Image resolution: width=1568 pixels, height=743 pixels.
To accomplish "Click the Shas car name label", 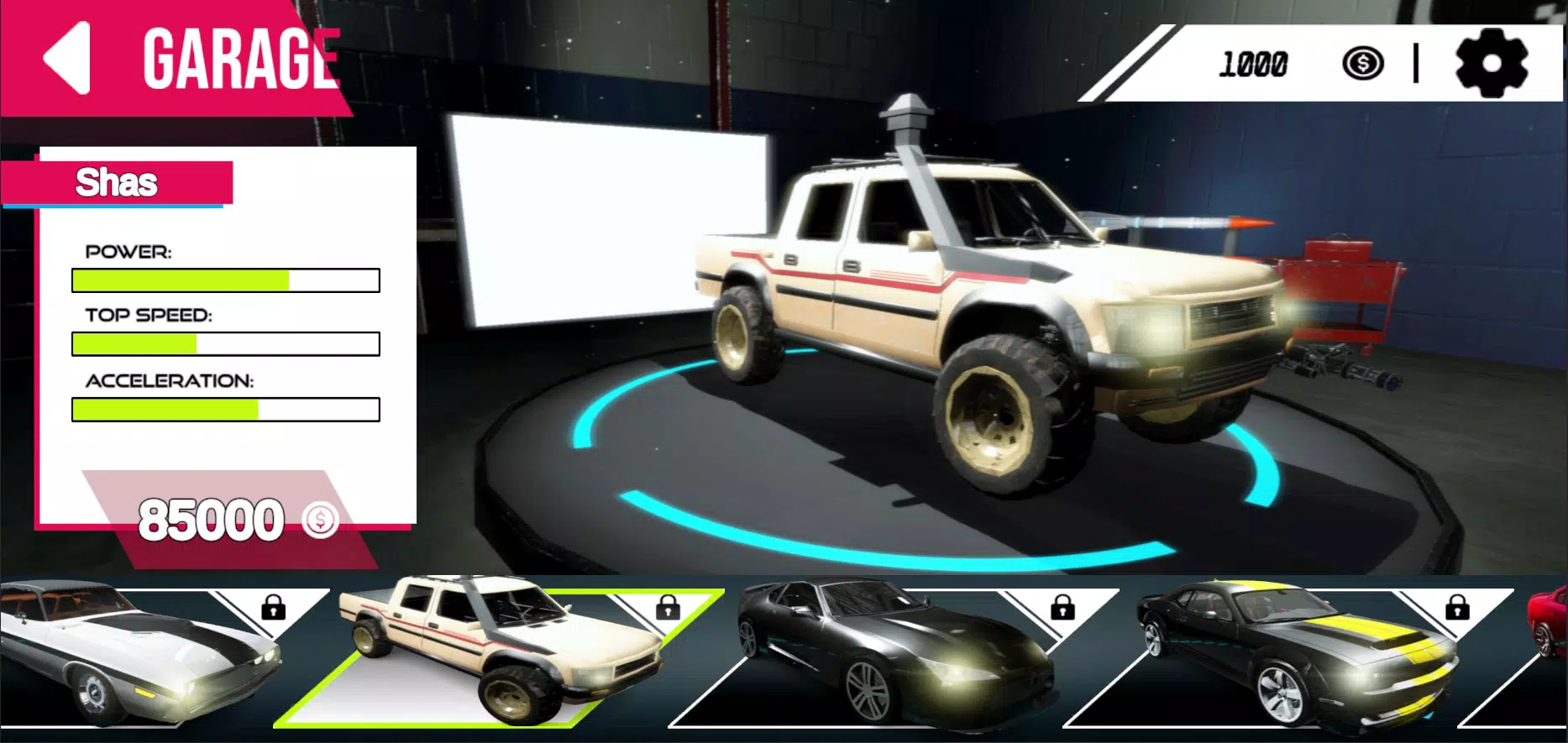I will [x=117, y=182].
